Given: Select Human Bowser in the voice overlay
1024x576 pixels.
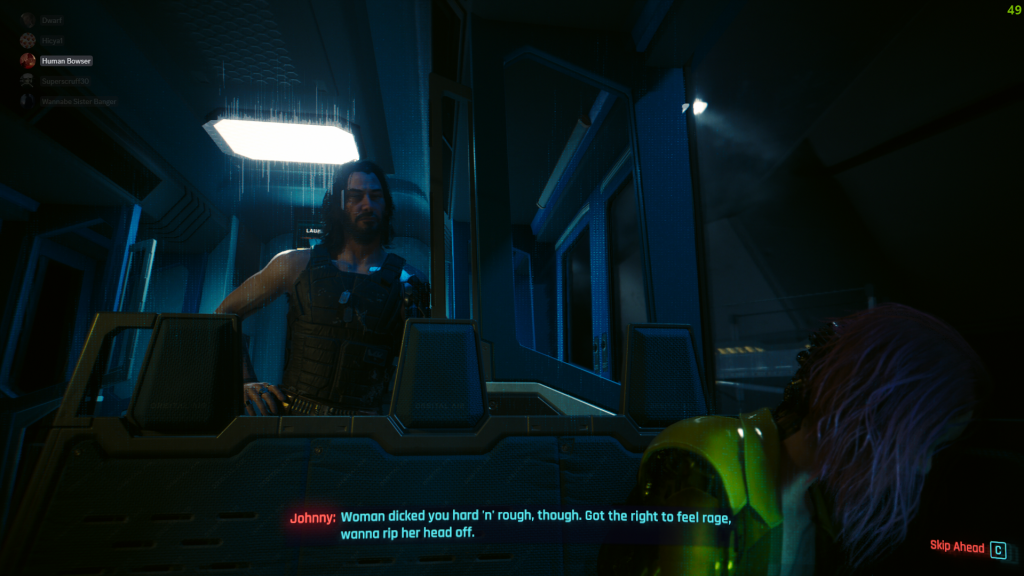Looking at the screenshot, I should coord(65,61).
